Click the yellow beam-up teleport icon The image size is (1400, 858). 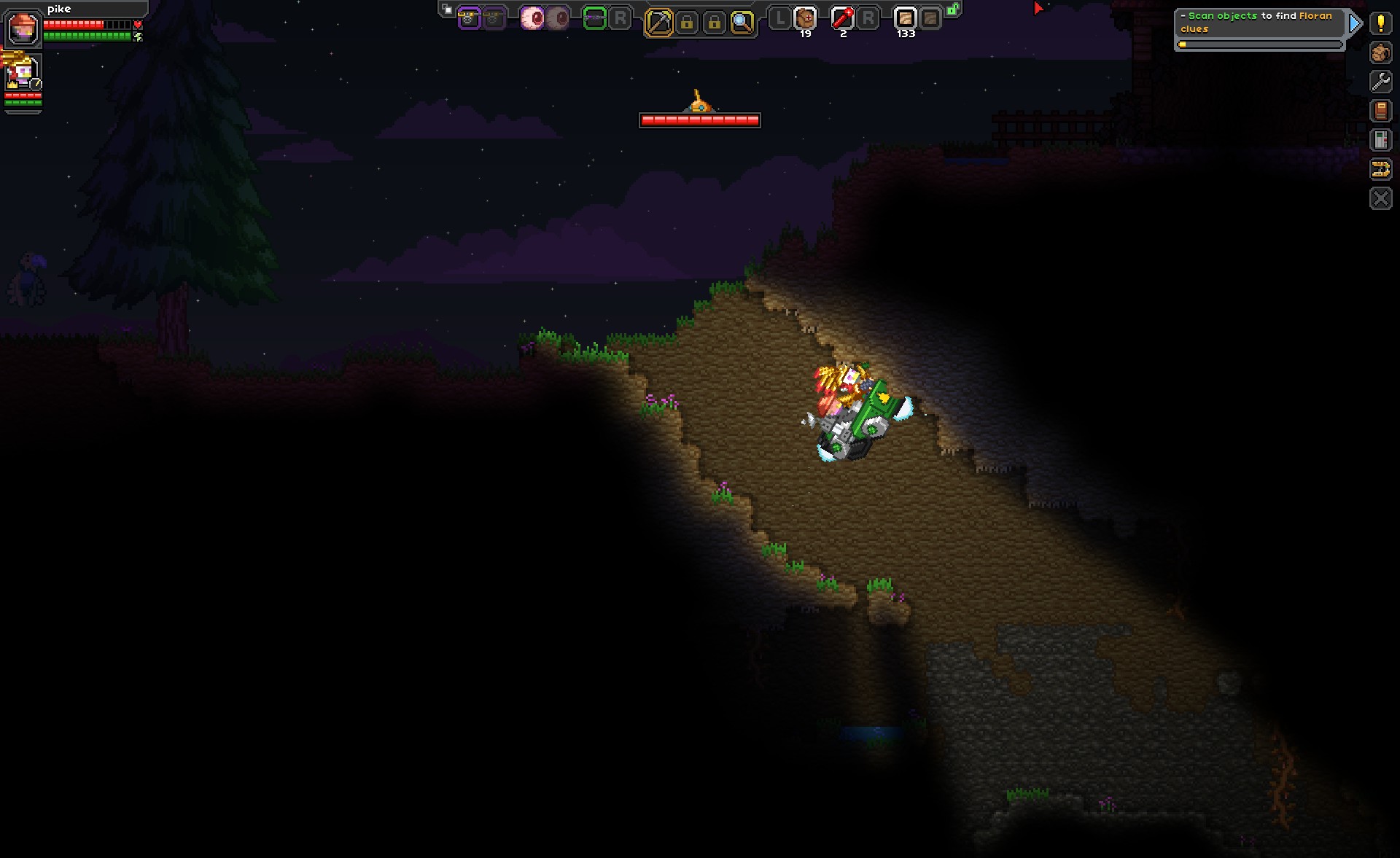pyautogui.click(x=1380, y=169)
